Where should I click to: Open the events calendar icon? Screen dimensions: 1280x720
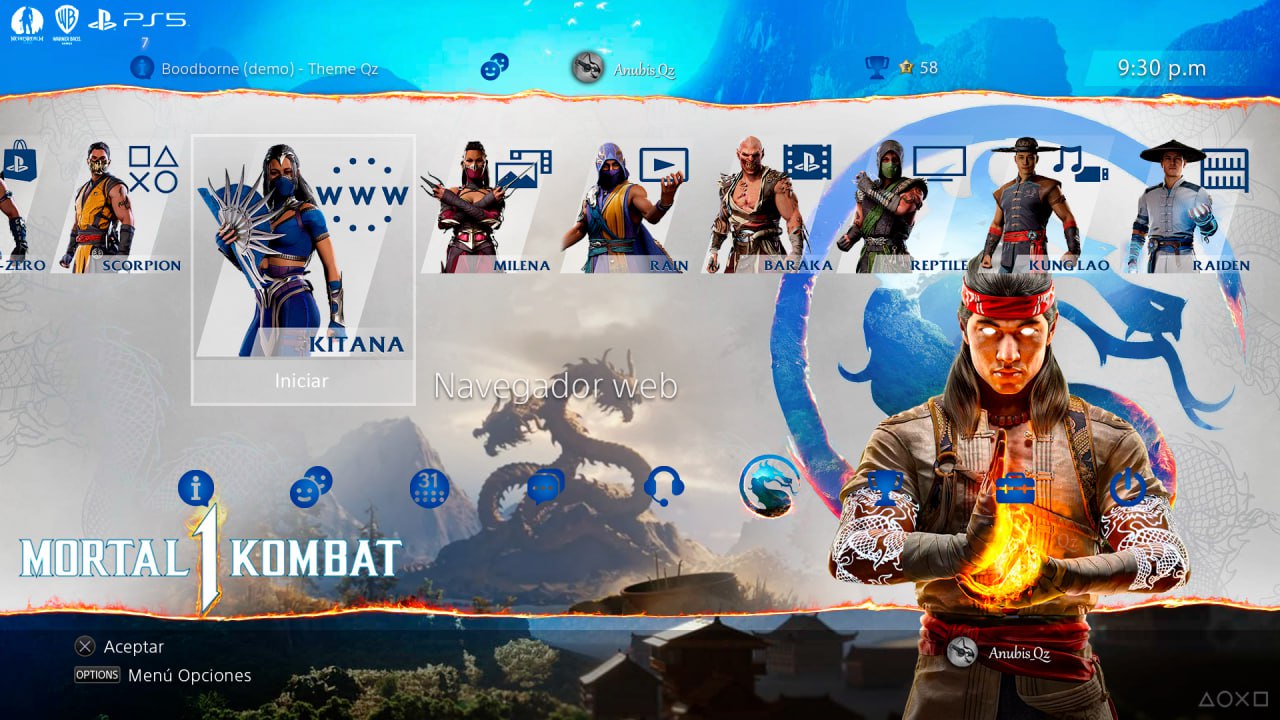[429, 488]
